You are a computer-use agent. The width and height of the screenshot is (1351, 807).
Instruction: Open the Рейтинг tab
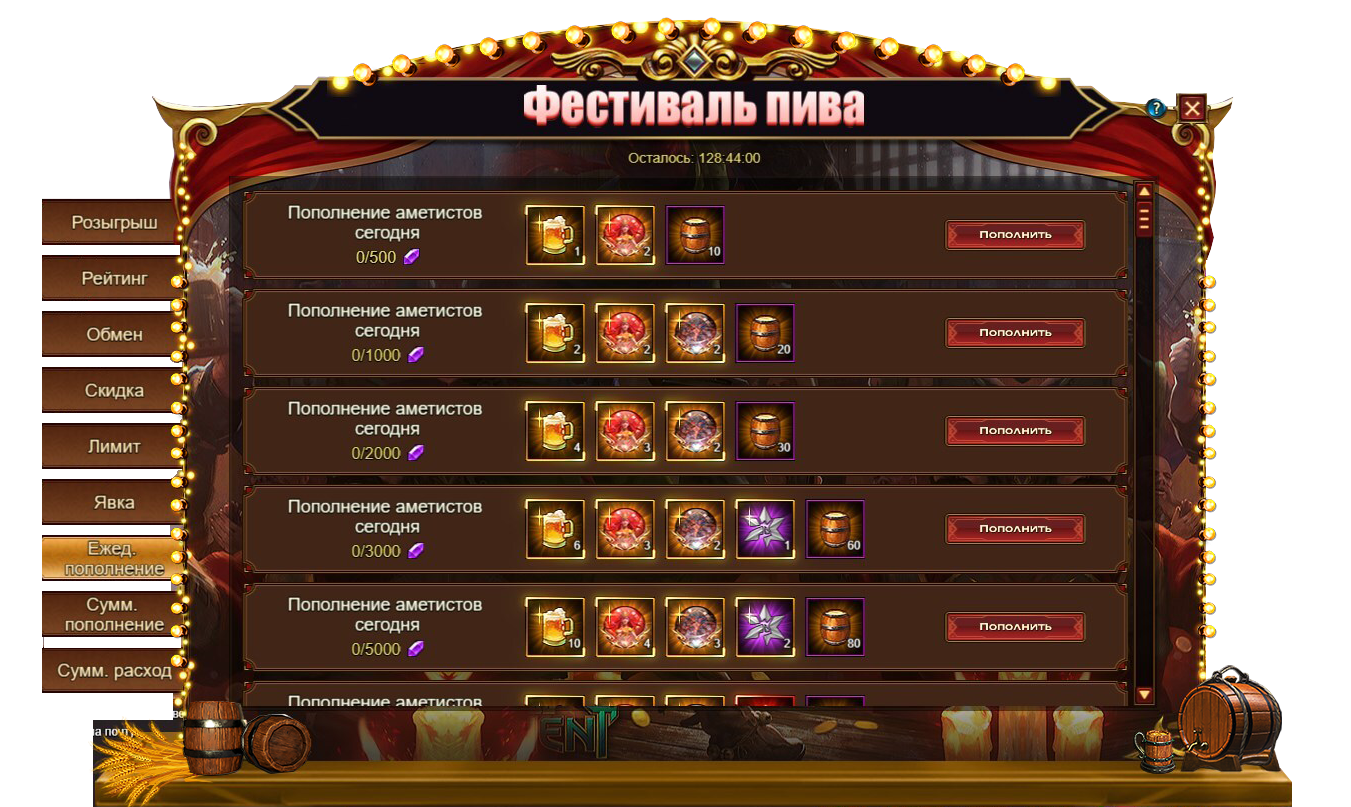click(x=113, y=278)
